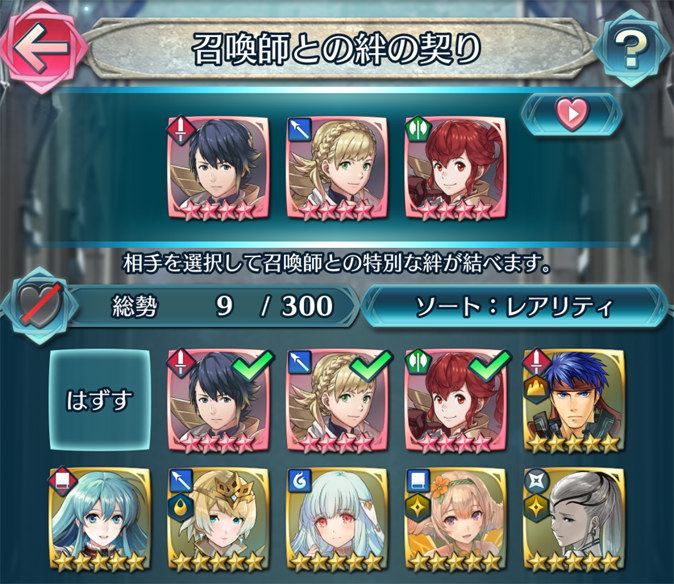Click the はずす remove button
674x584 pixels.
[x=100, y=399]
